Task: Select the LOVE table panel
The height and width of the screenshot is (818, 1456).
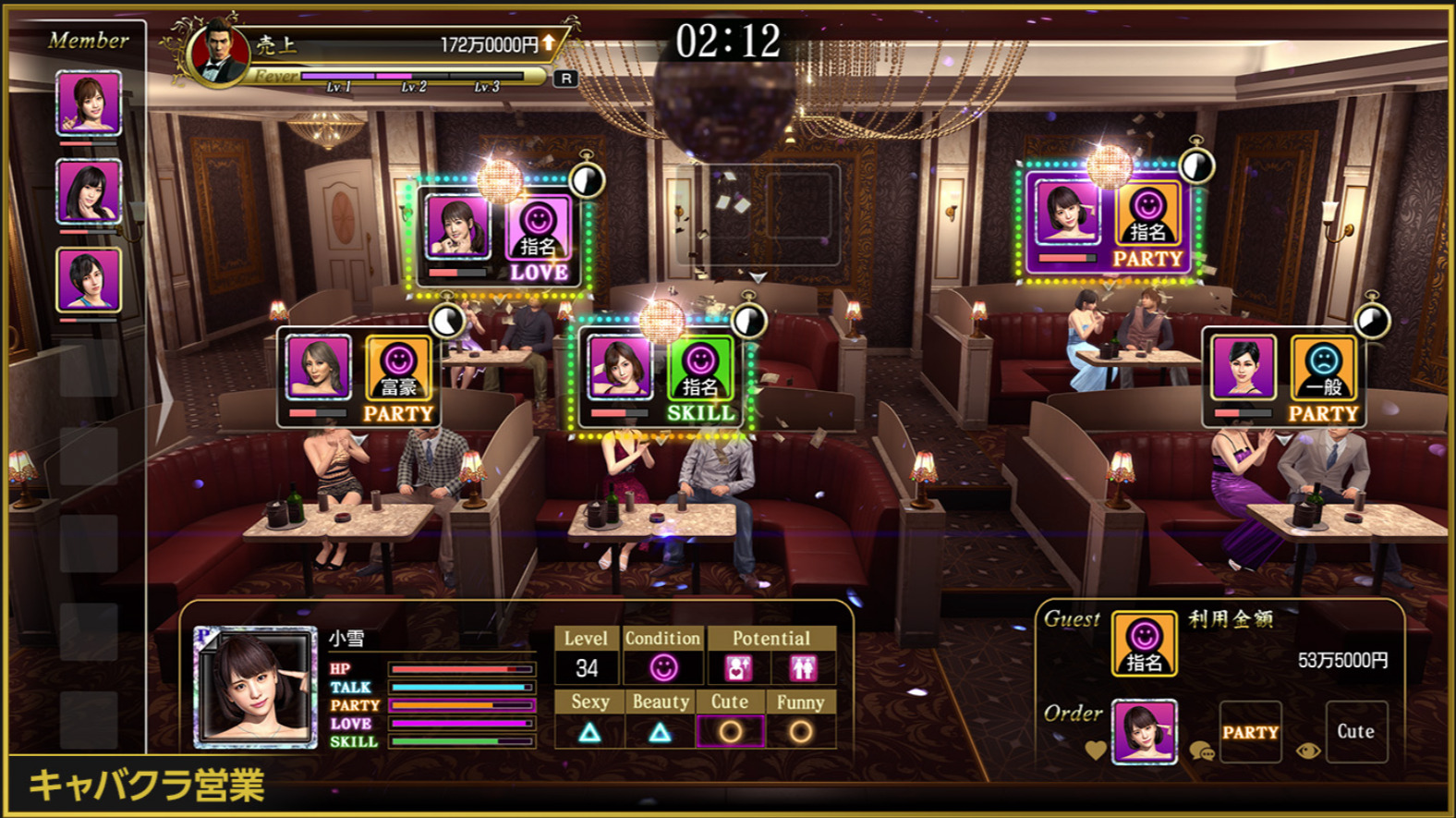Action: click(x=499, y=237)
